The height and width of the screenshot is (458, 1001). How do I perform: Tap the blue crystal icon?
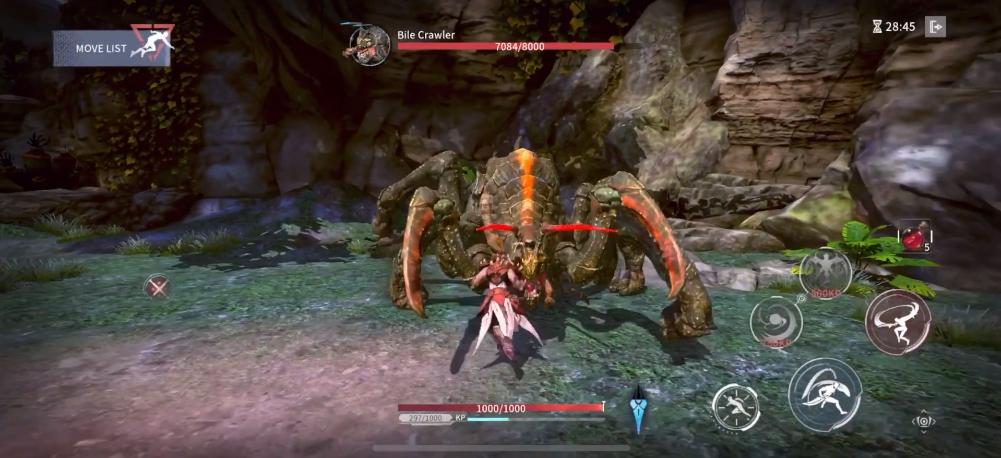pyautogui.click(x=638, y=410)
